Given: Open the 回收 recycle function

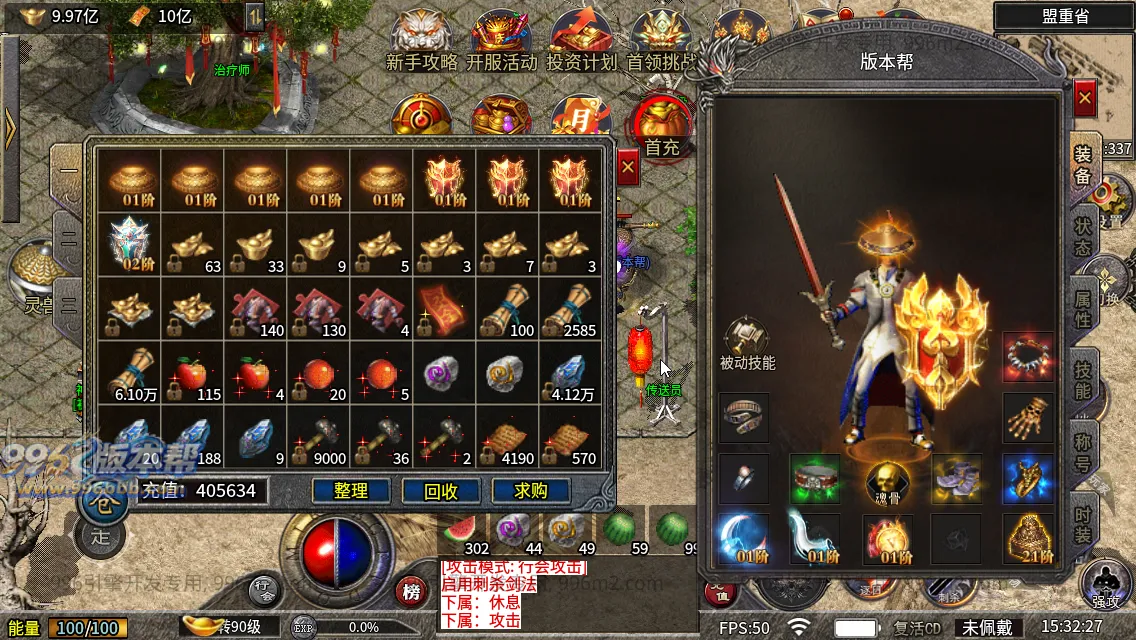Looking at the screenshot, I should tap(441, 490).
